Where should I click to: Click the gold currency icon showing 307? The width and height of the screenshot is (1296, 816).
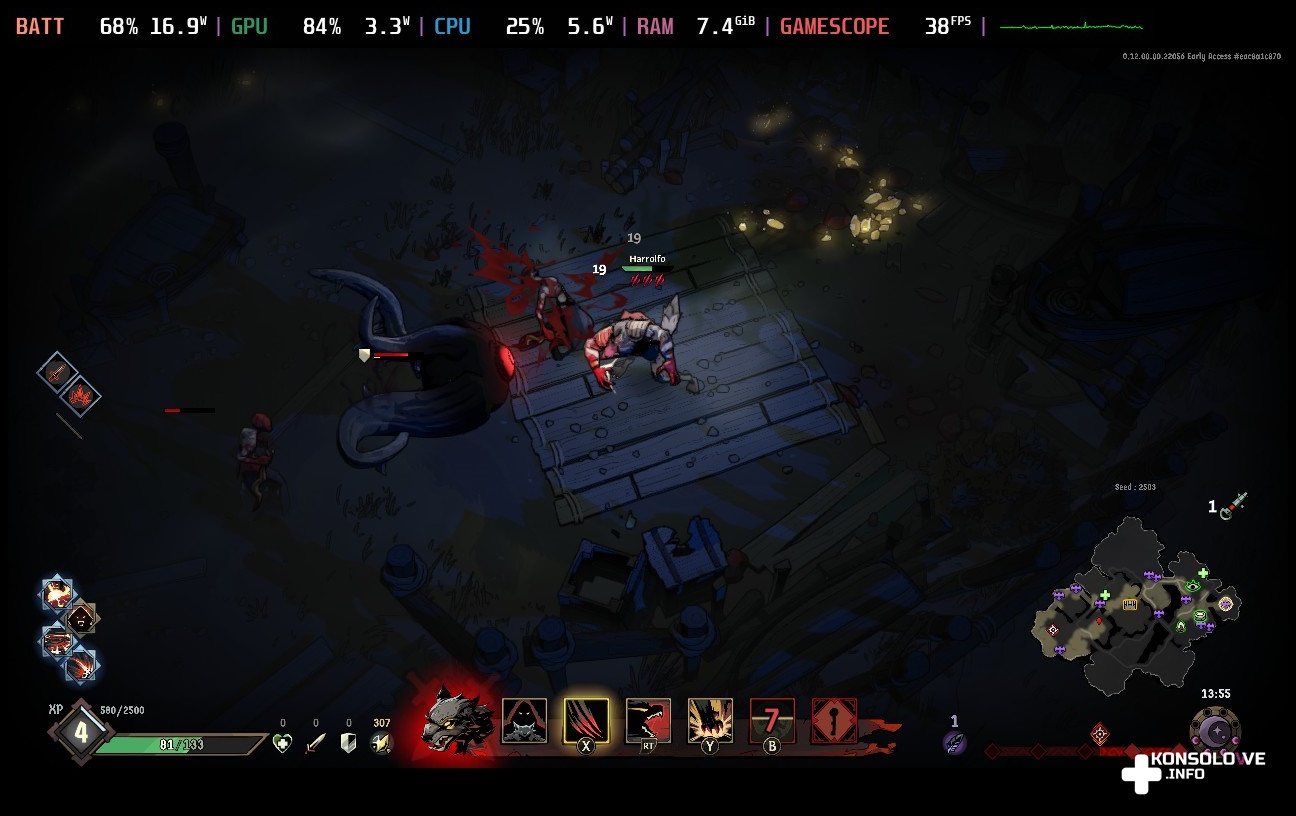click(380, 743)
